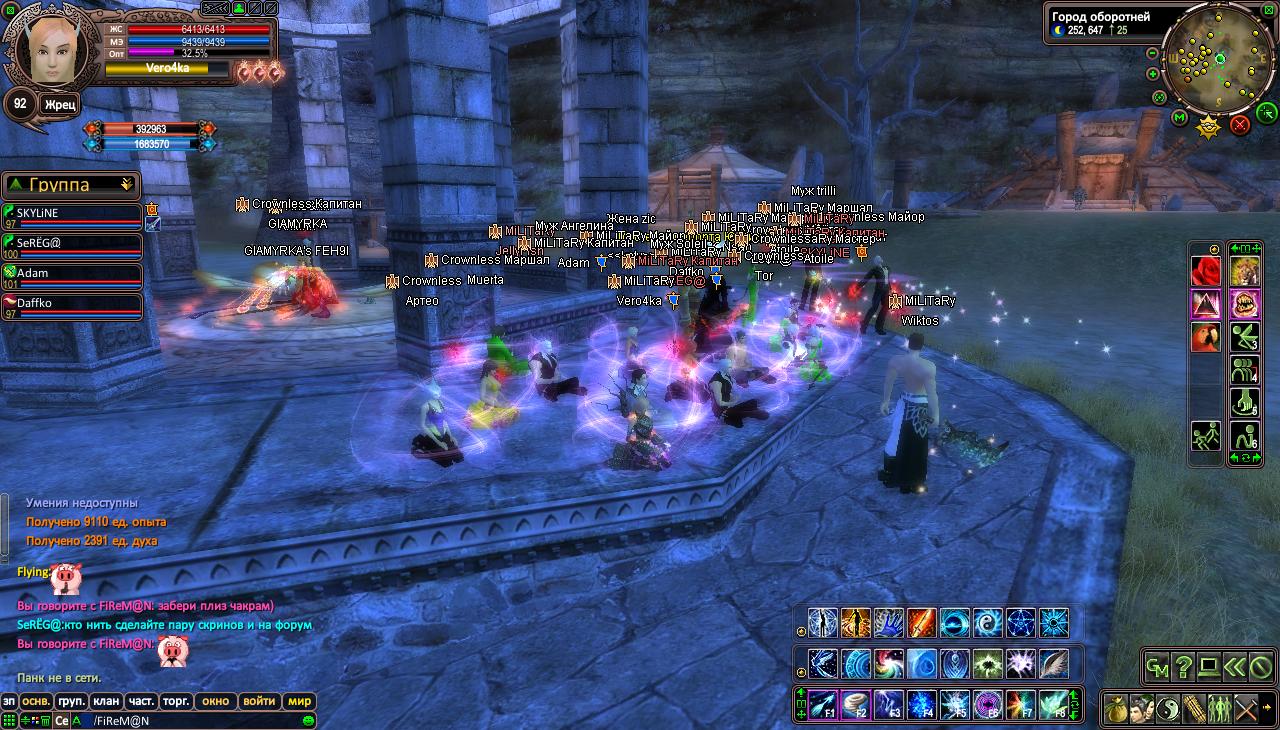Switch to the "торг." chat tab

click(176, 701)
